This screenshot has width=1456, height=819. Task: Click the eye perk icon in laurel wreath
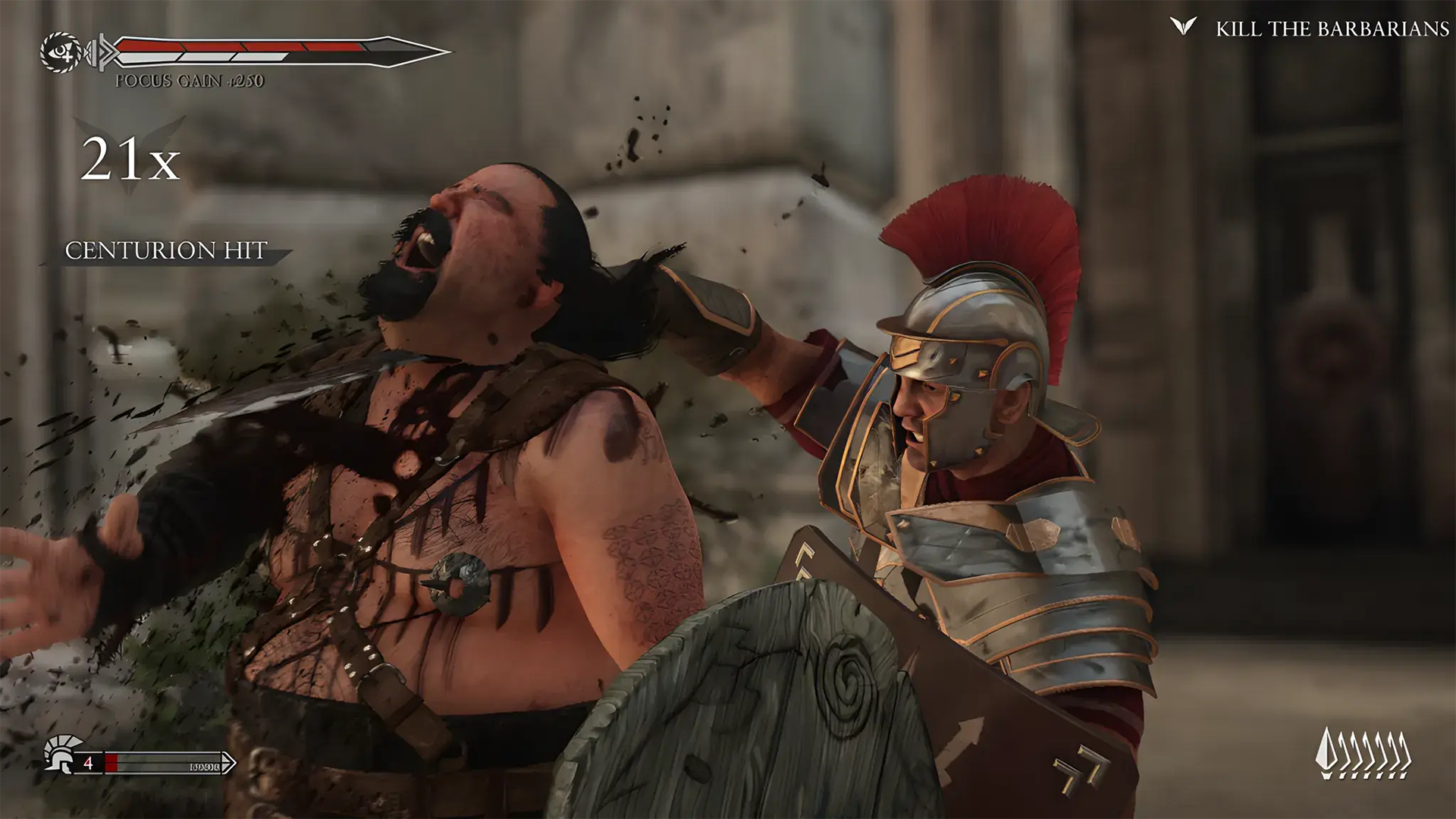[61, 53]
